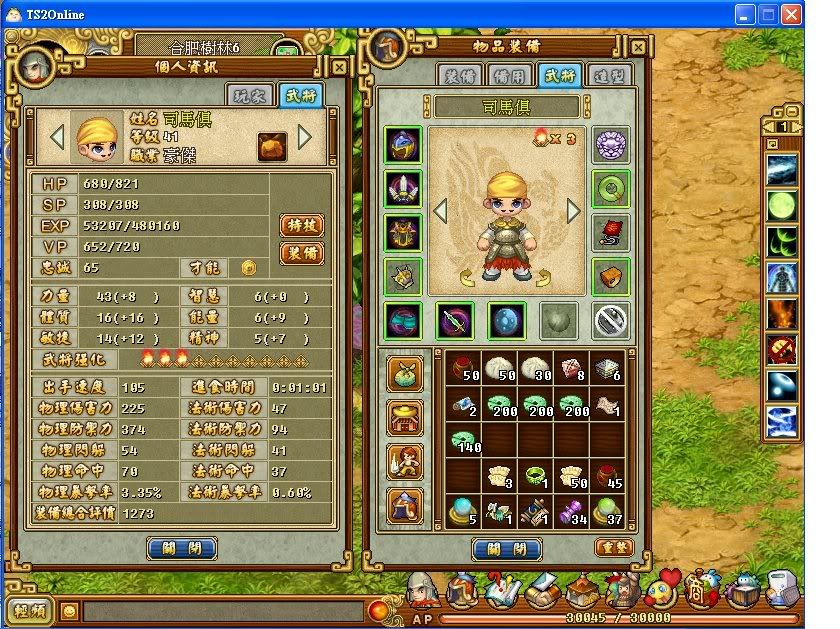Close the 個人資訊 character info window
The image size is (840, 629).
[339, 67]
